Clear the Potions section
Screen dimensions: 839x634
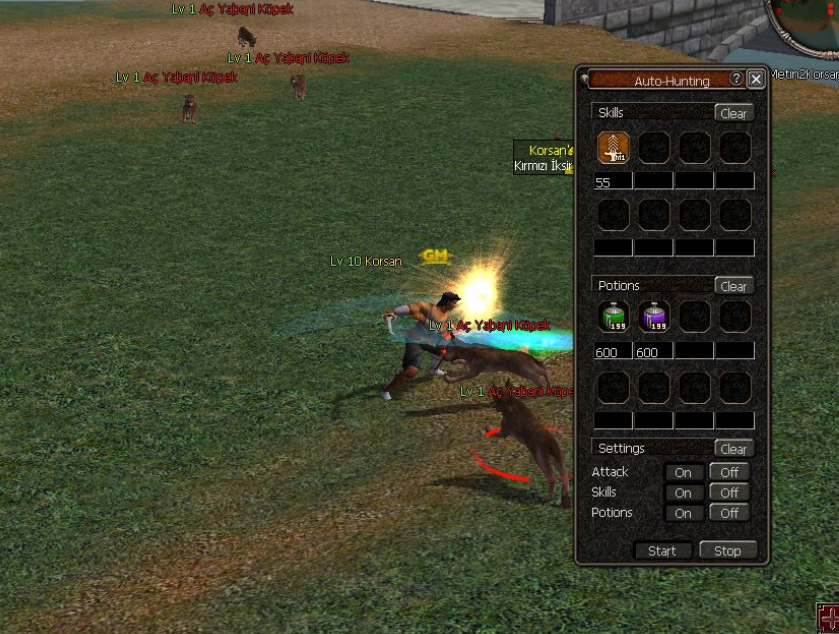click(x=733, y=286)
